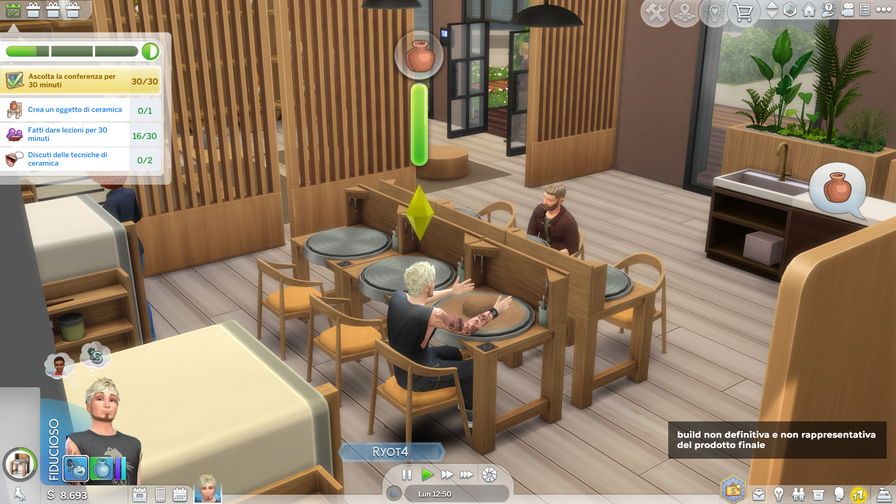896x504 pixels.
Task: Pause the game
Action: point(407,475)
